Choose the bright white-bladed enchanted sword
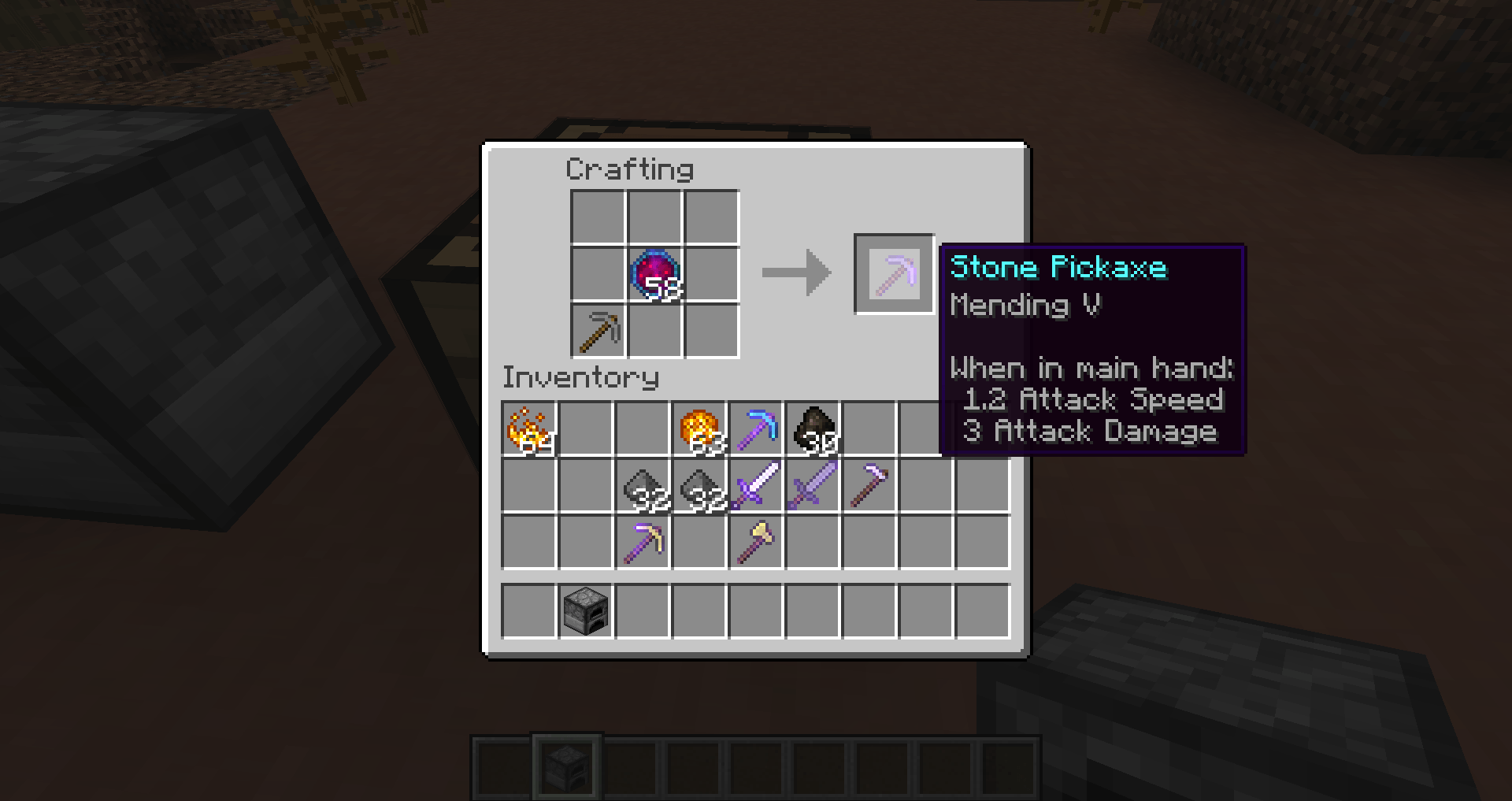Viewport: 1512px width, 801px height. (756, 486)
